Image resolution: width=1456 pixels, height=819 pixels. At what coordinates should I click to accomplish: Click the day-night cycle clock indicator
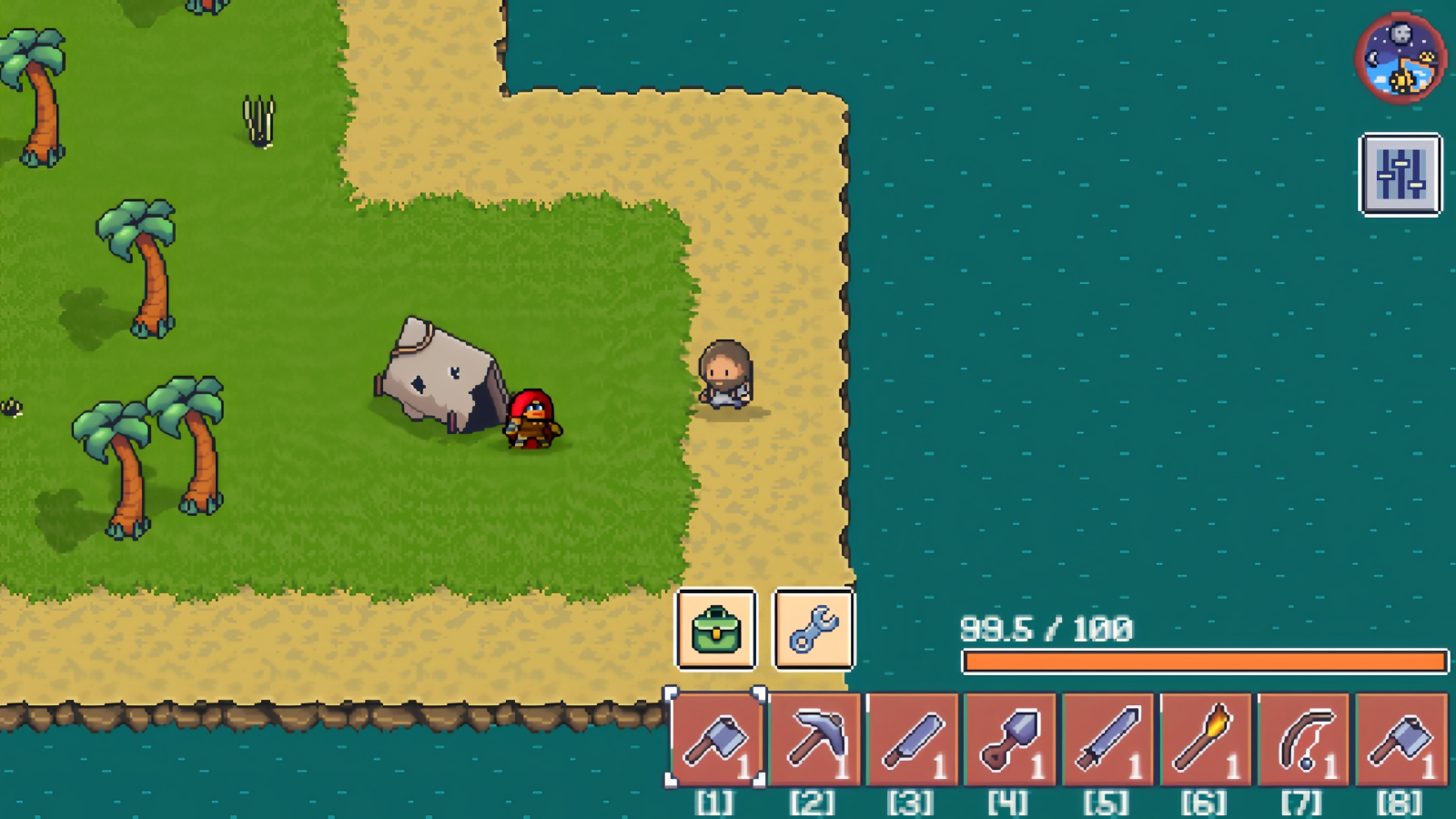[1400, 58]
